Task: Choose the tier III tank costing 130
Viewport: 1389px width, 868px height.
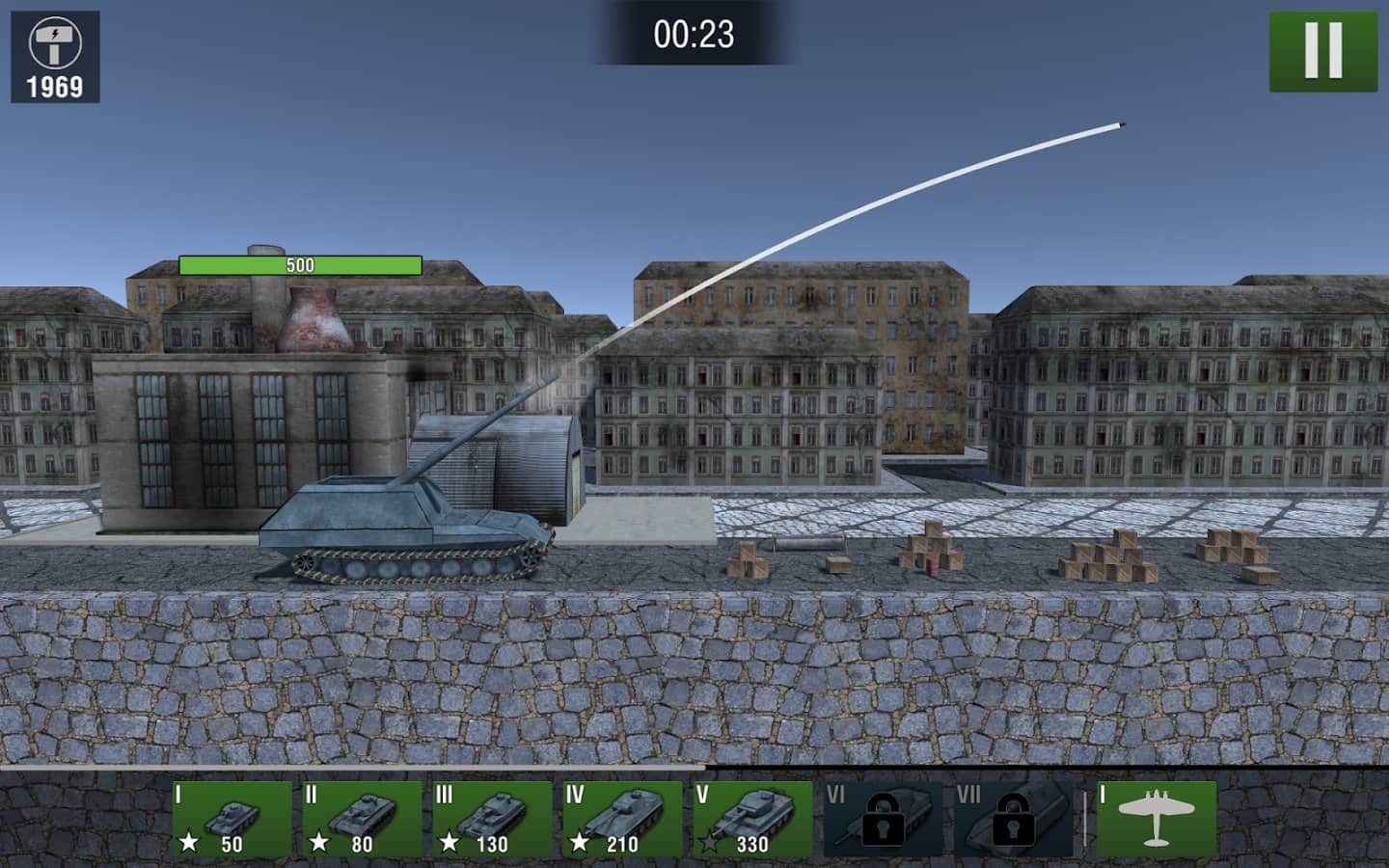Action: [492, 819]
